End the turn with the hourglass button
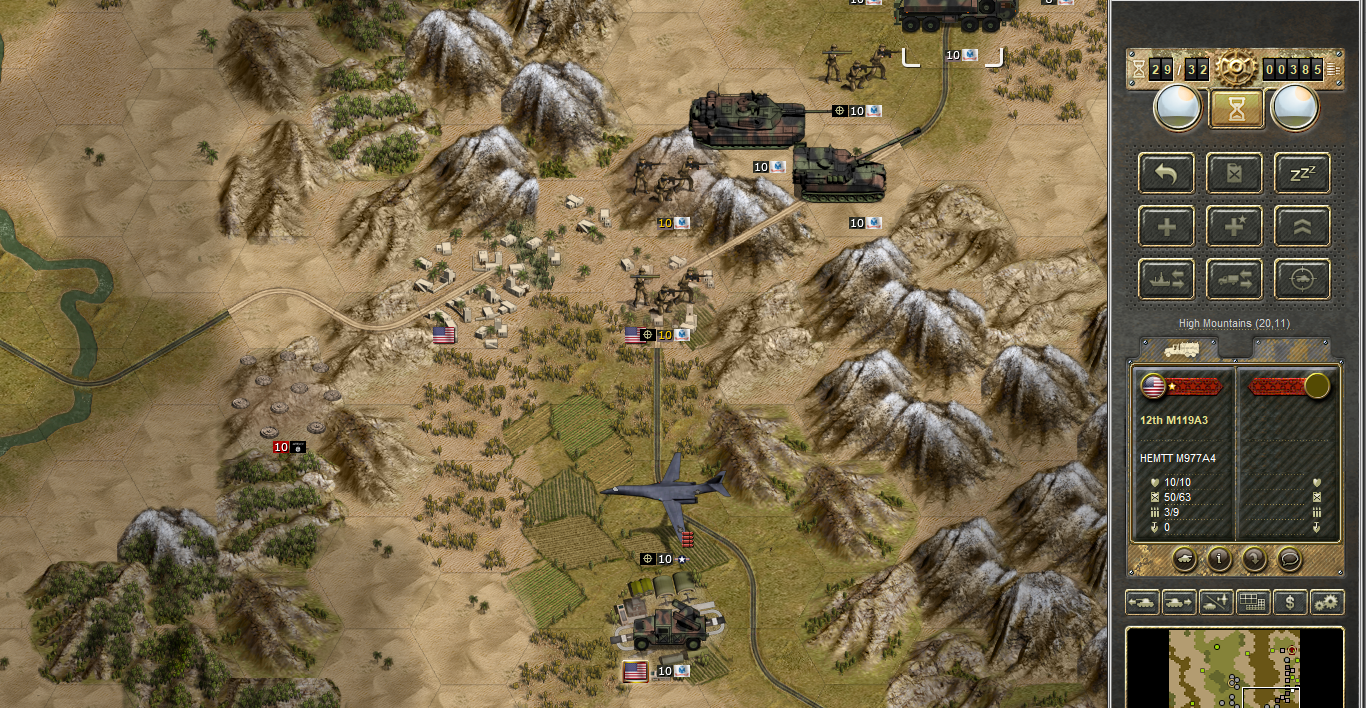The width and height of the screenshot is (1366, 708). click(x=1237, y=109)
